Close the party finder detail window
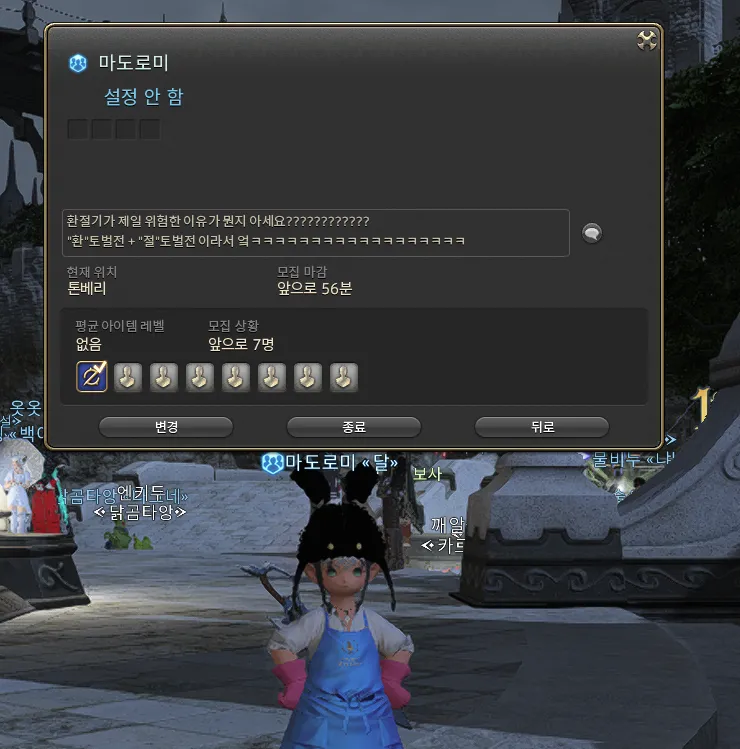Viewport: 740px width, 749px height. click(646, 41)
